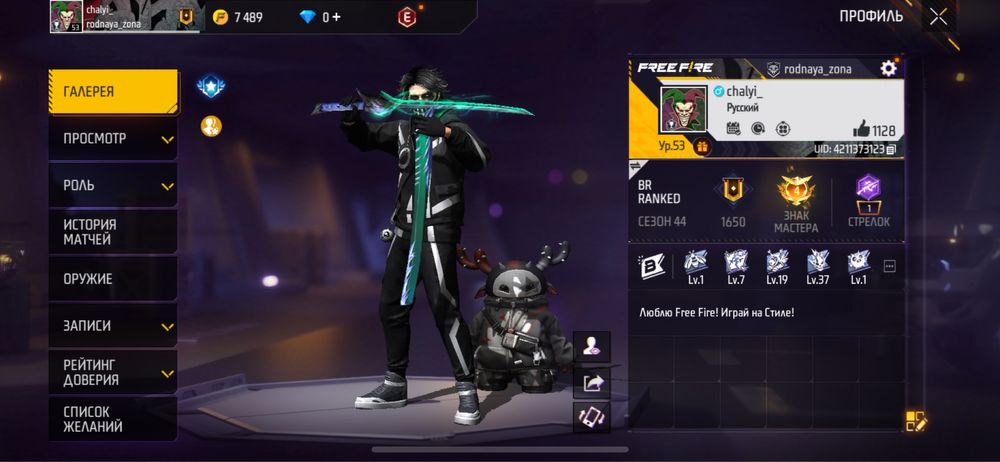Open the Оружие section

click(x=113, y=279)
